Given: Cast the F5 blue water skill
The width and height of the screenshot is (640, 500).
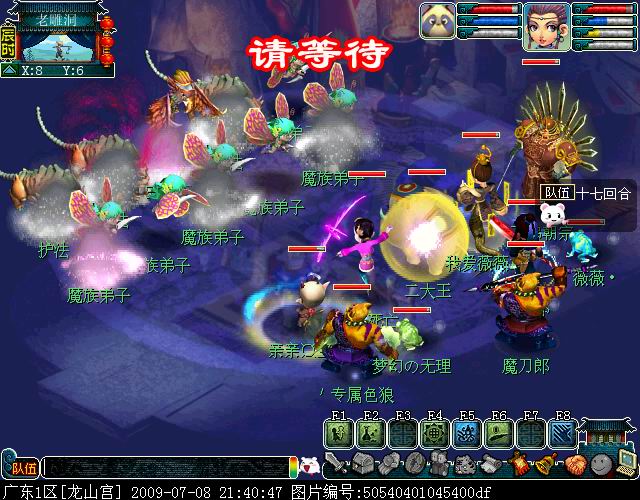Looking at the screenshot, I should (x=466, y=432).
